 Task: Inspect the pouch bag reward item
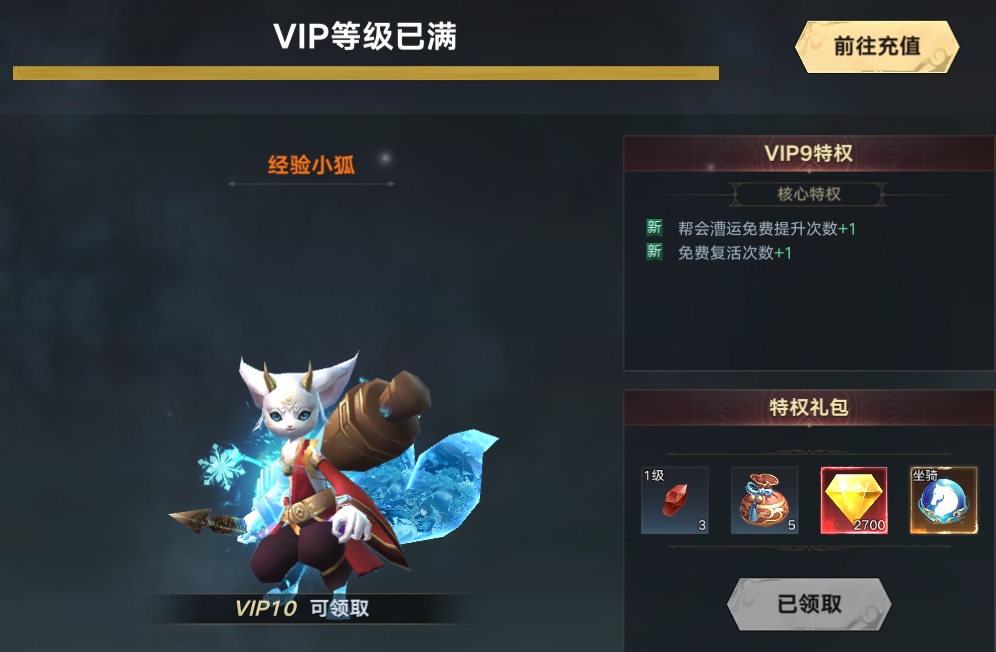[x=765, y=500]
